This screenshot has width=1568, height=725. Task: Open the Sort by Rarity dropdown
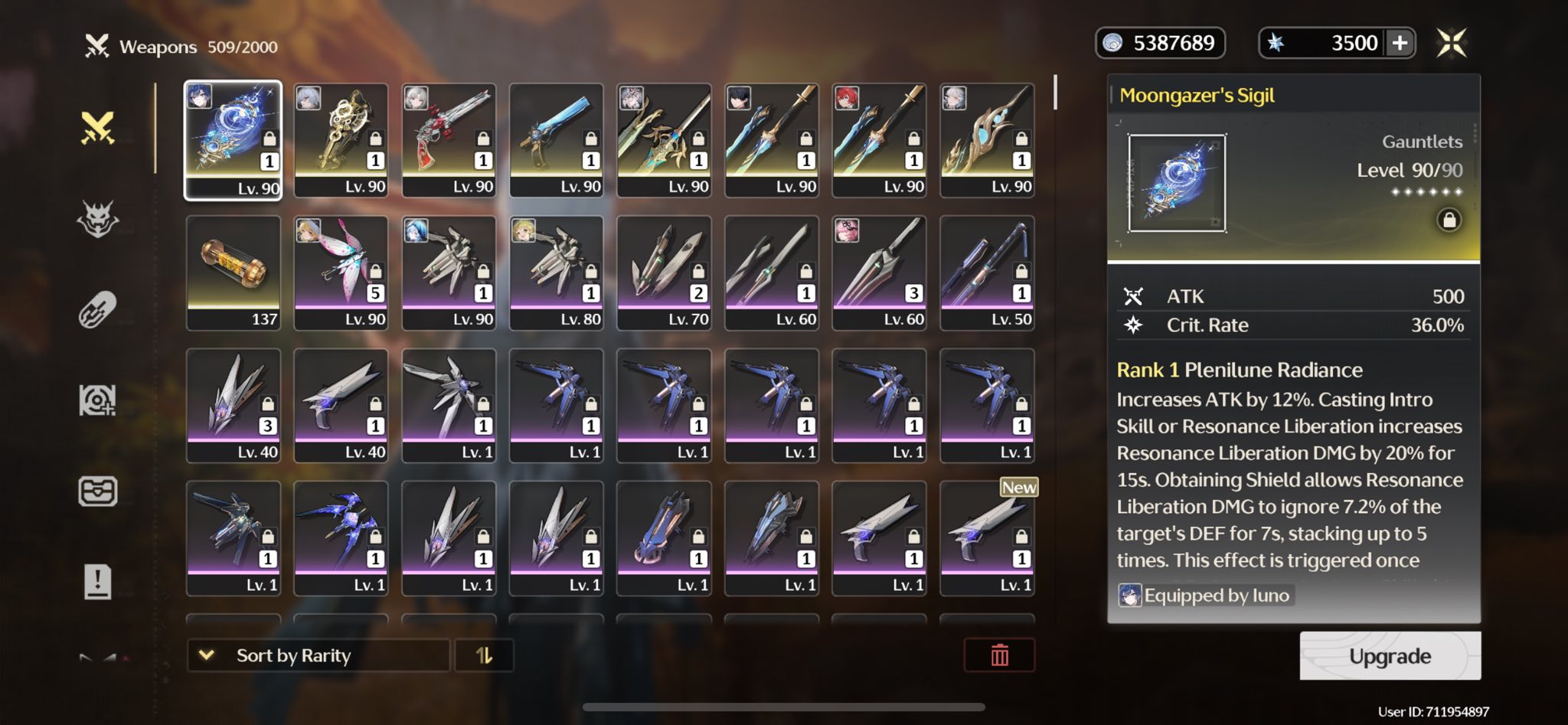[318, 655]
